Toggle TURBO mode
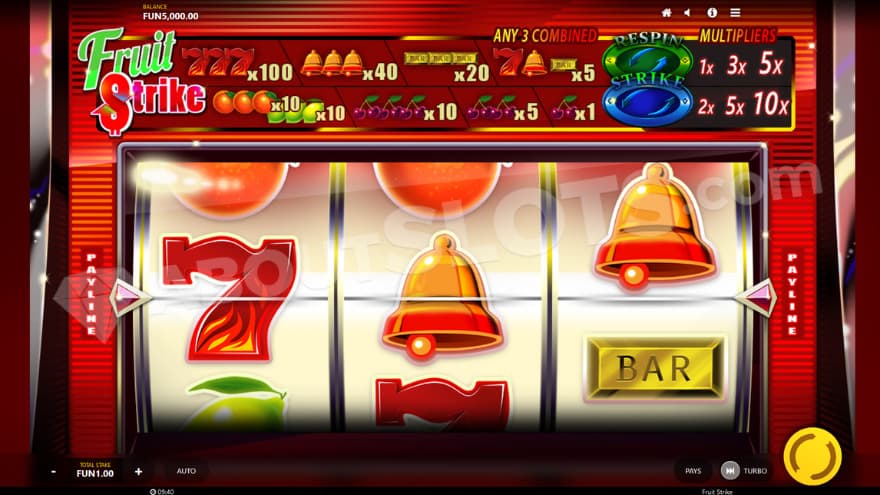This screenshot has height=495, width=880. tap(744, 471)
